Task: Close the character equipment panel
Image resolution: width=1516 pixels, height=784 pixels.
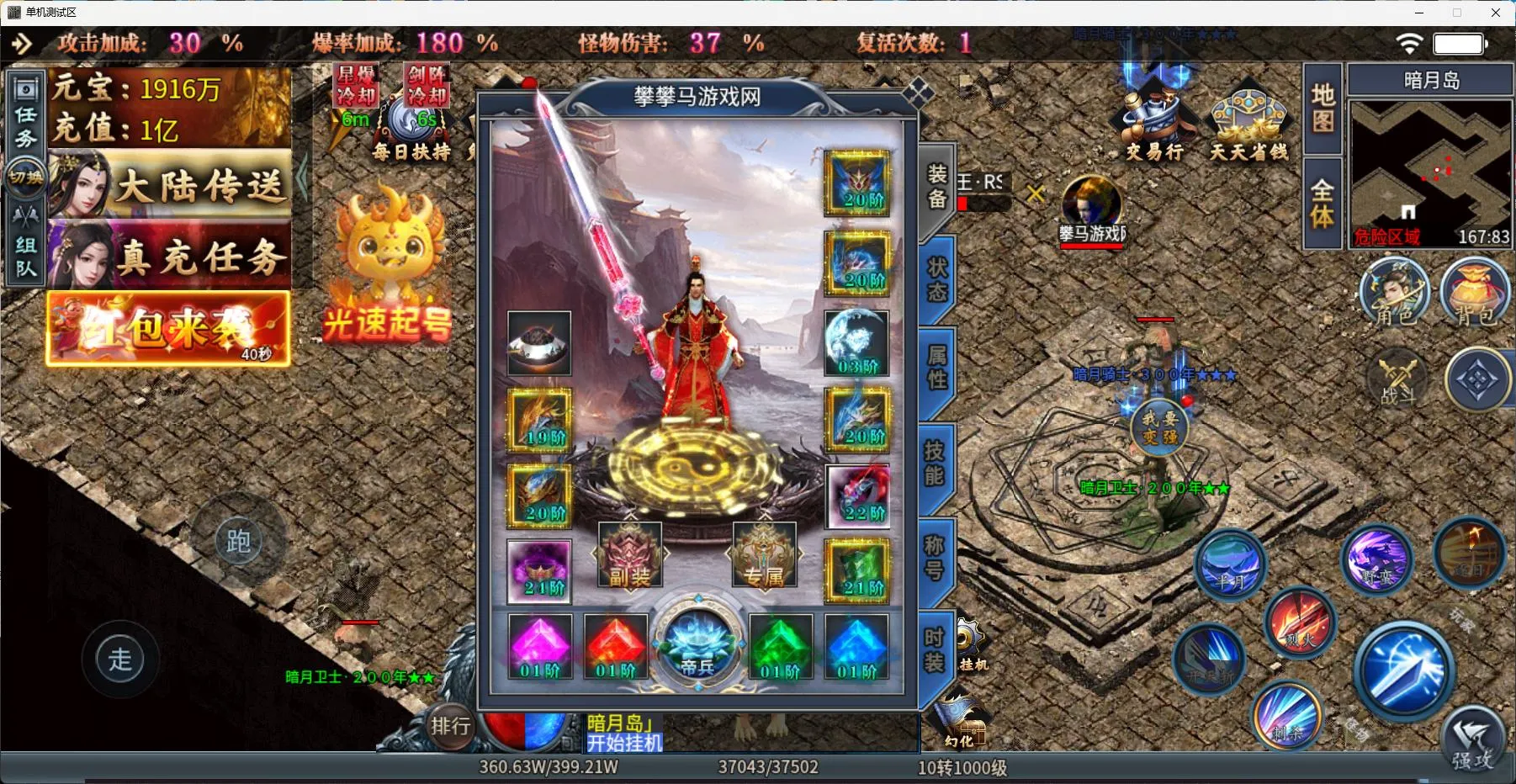Action: pyautogui.click(x=918, y=92)
